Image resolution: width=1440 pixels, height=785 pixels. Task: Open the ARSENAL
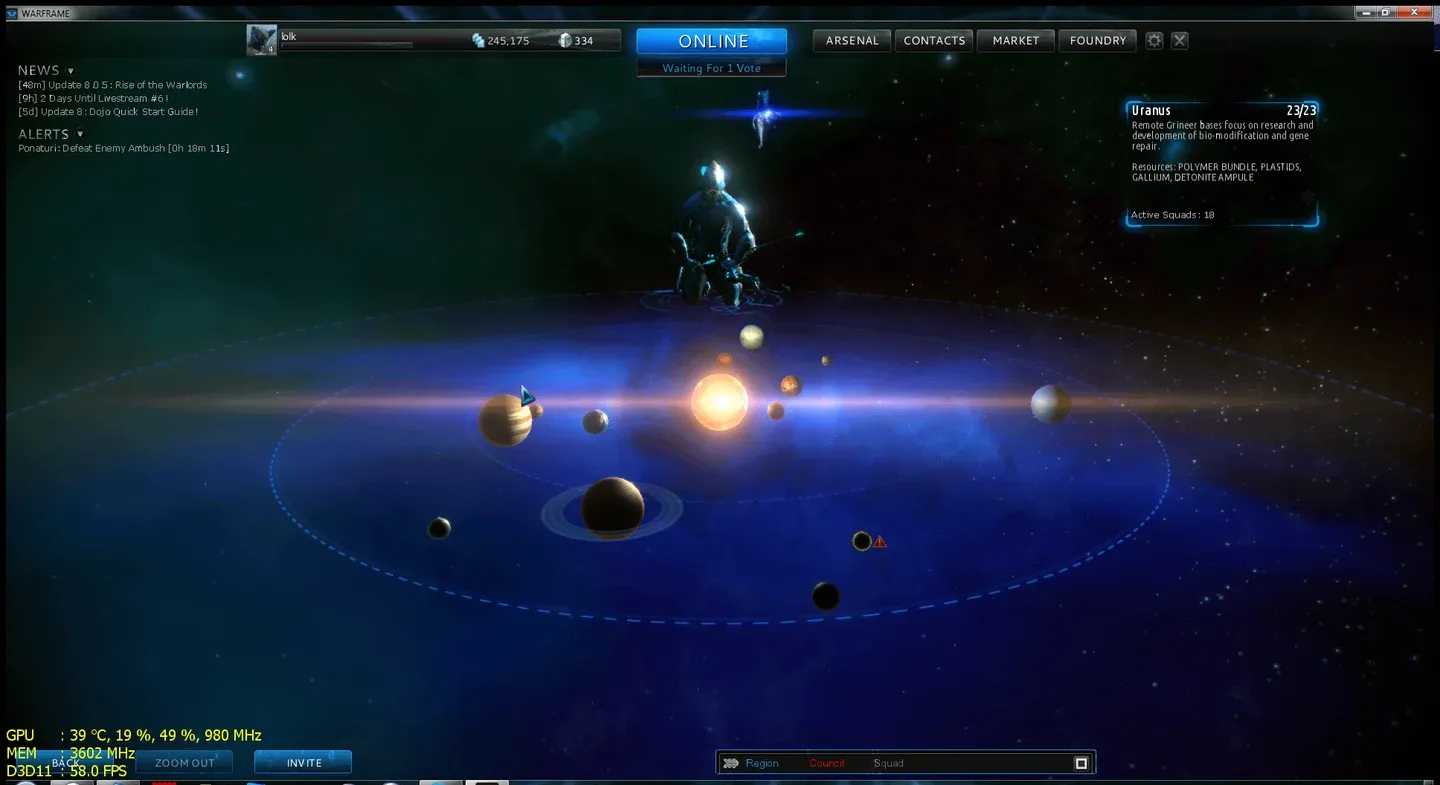click(851, 40)
